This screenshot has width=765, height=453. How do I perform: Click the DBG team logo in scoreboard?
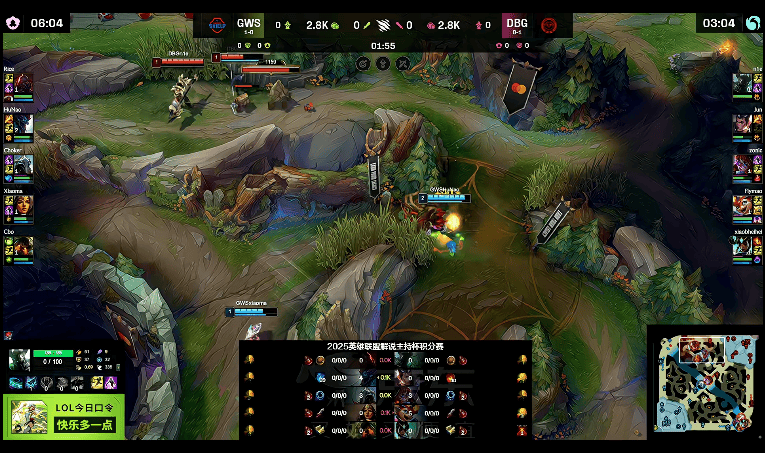tap(548, 25)
